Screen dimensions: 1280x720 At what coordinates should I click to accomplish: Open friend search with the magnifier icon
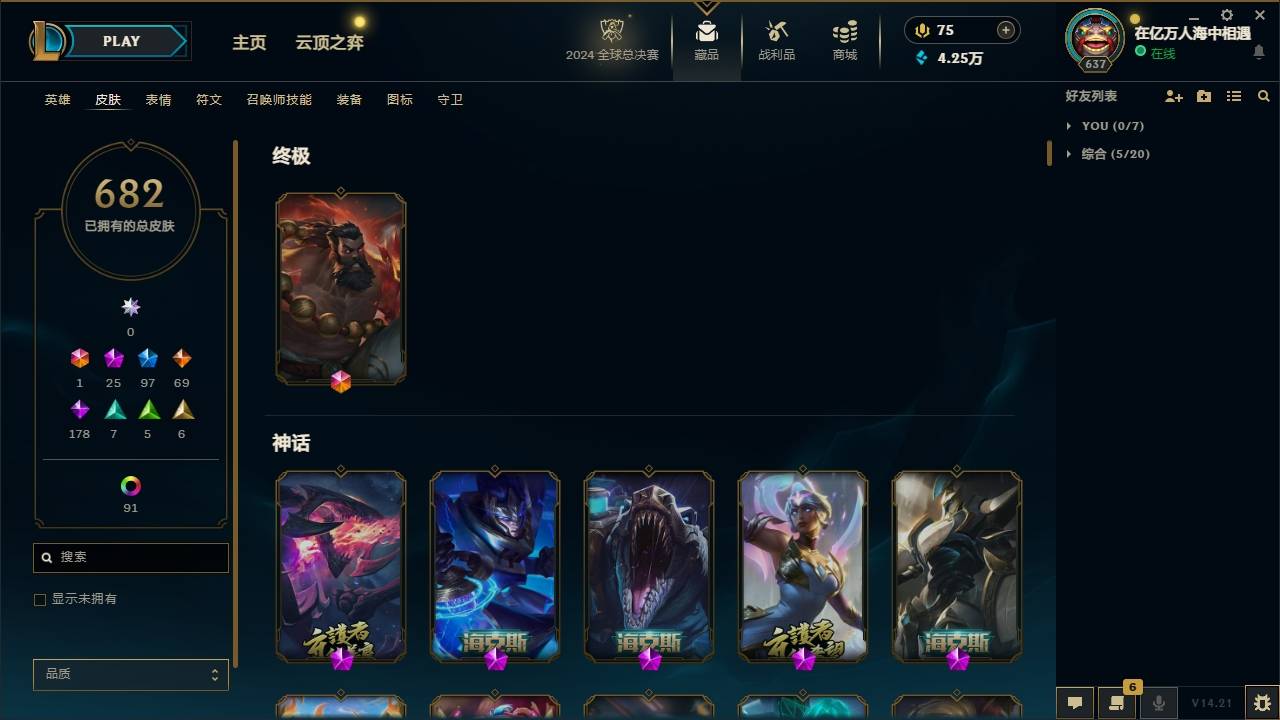point(1264,96)
